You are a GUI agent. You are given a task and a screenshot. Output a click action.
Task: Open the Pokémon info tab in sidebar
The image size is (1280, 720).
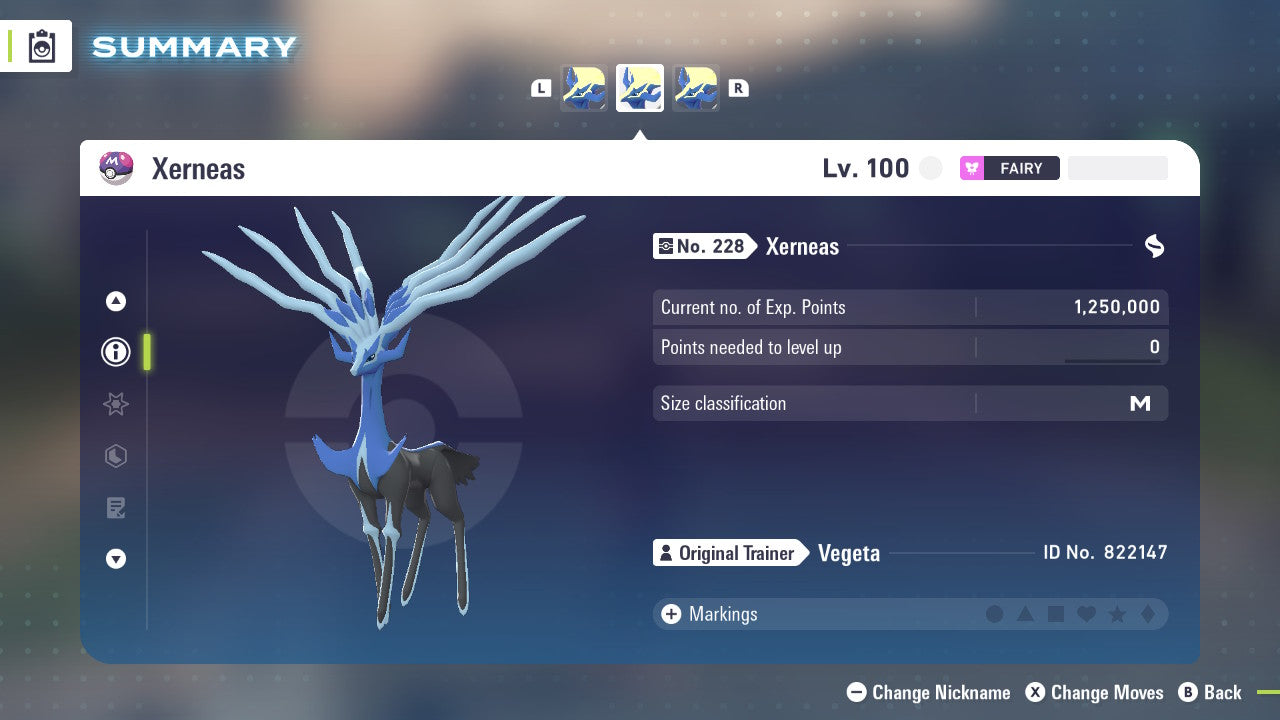[115, 352]
